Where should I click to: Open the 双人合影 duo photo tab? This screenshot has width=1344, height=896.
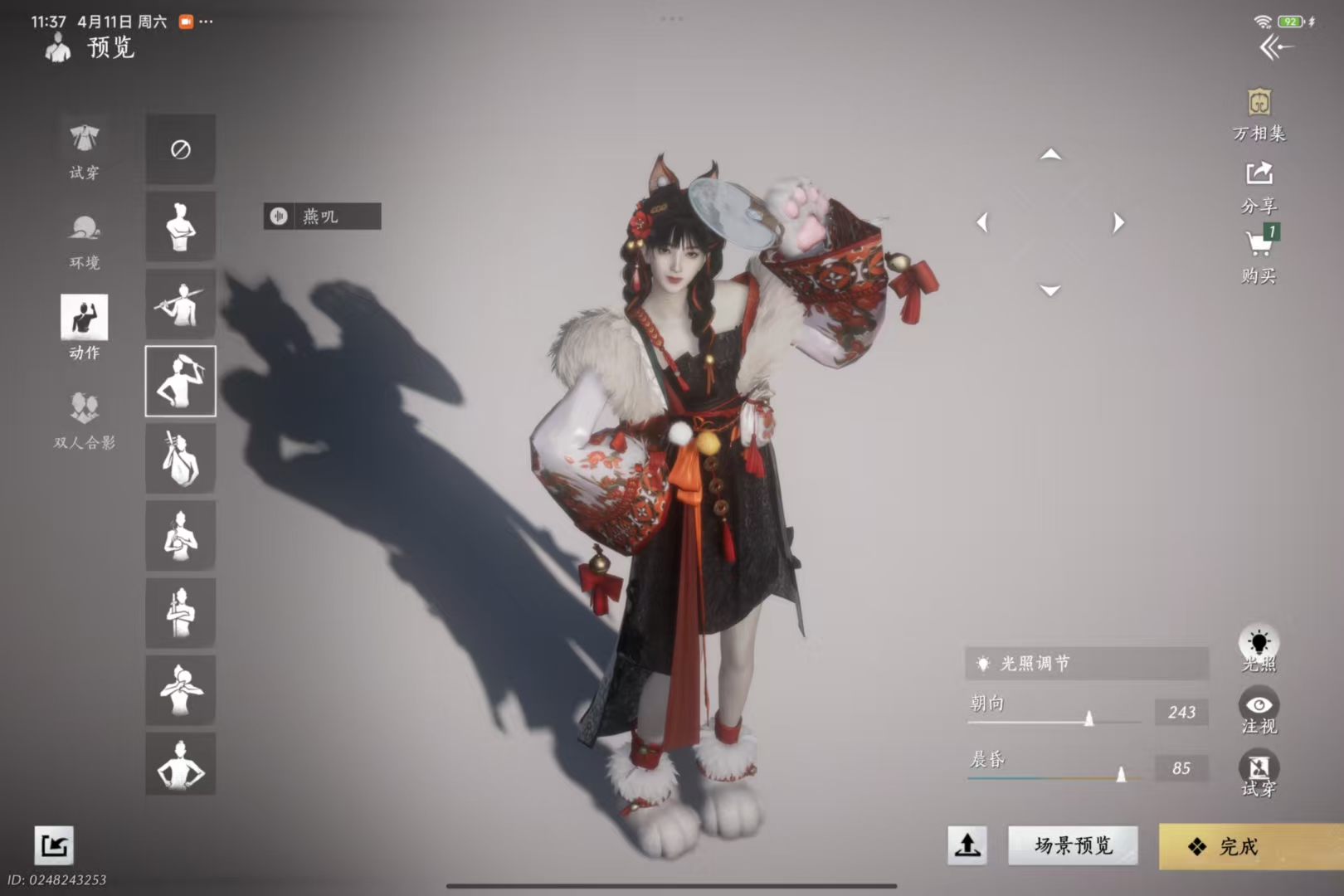click(84, 419)
